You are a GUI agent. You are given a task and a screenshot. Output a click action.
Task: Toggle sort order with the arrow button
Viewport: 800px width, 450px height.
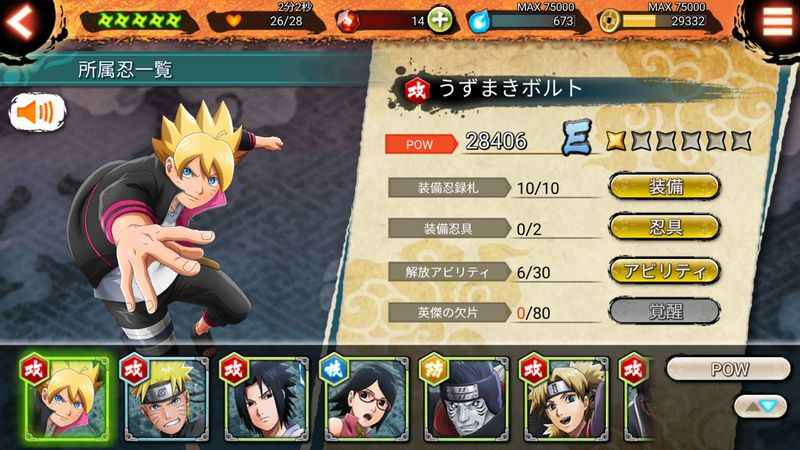point(759,405)
